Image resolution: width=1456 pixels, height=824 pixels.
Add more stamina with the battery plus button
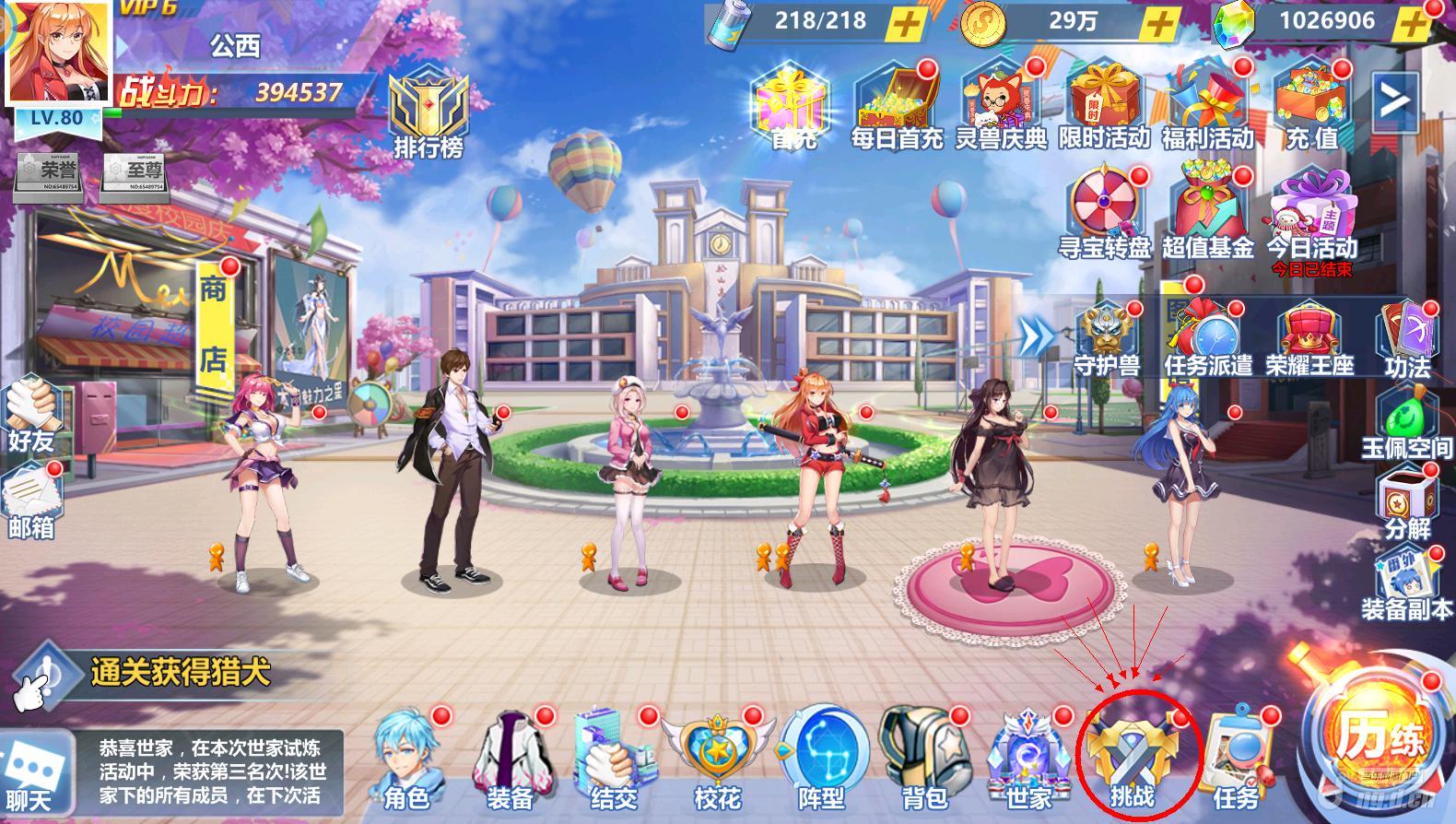tap(906, 24)
